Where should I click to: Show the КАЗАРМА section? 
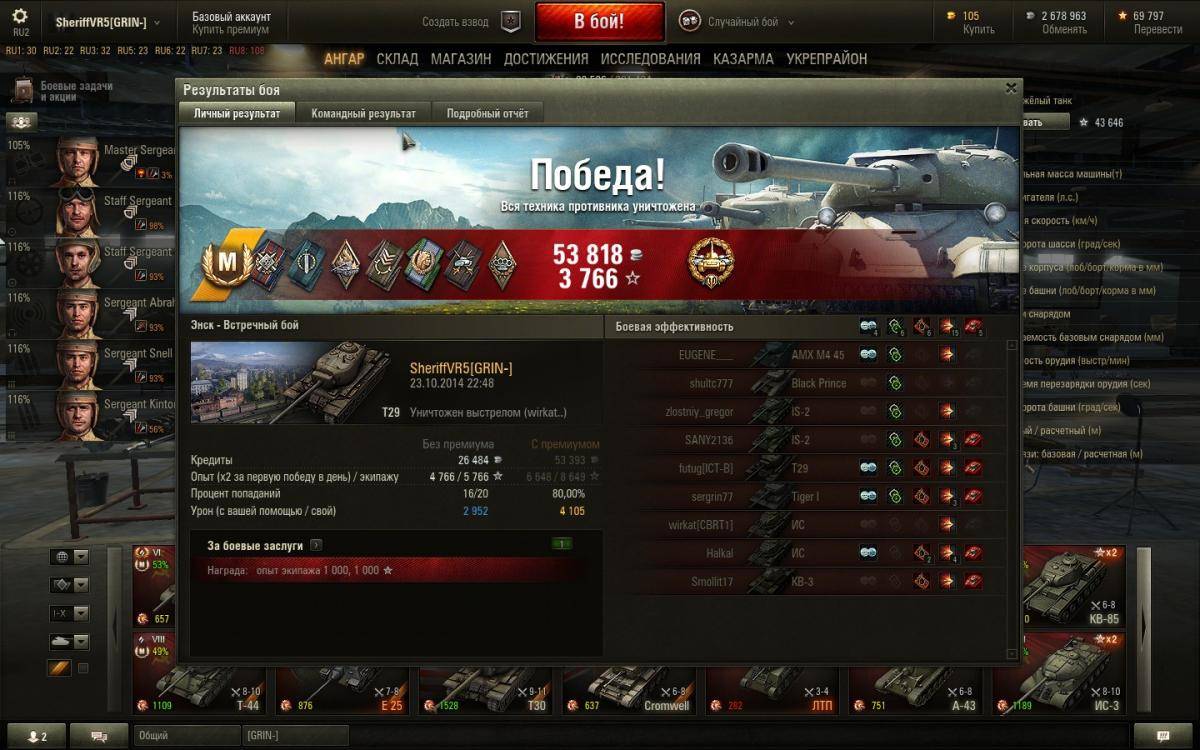pos(743,59)
